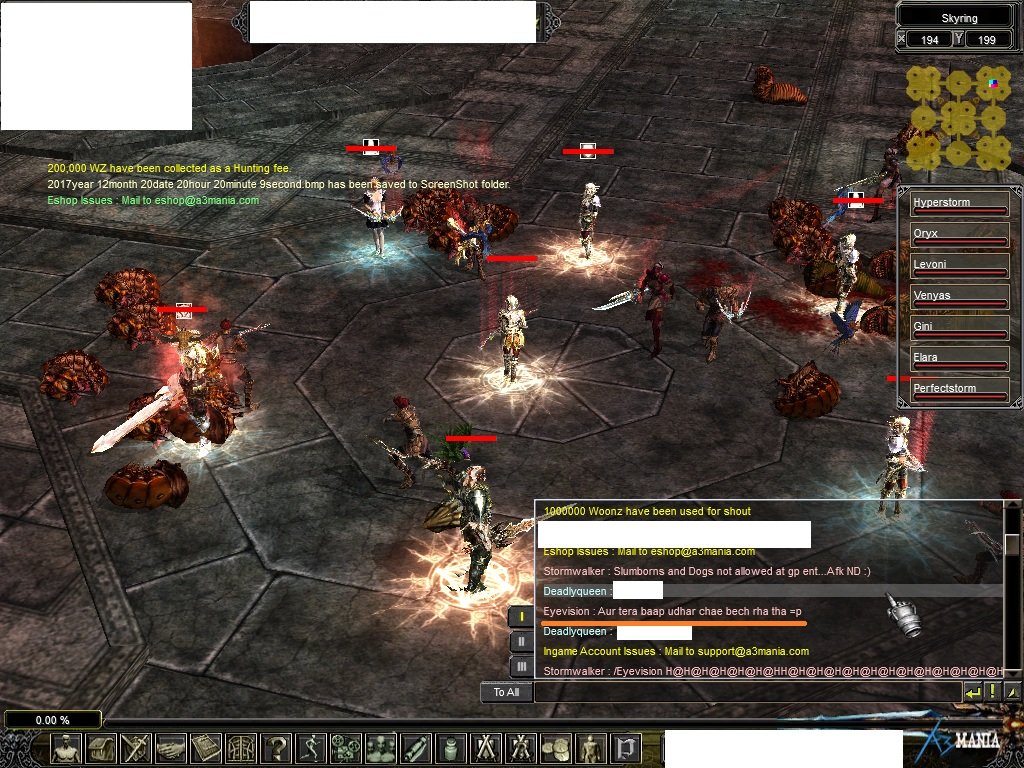Switch to chat tab III

(x=521, y=666)
